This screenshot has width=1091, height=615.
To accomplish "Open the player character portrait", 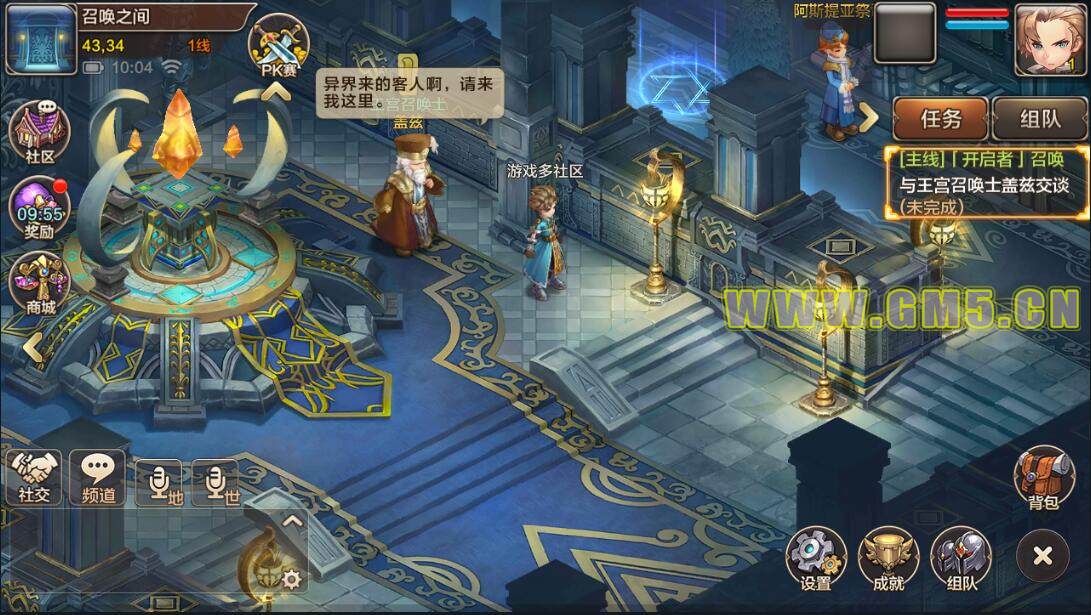I will (1050, 39).
